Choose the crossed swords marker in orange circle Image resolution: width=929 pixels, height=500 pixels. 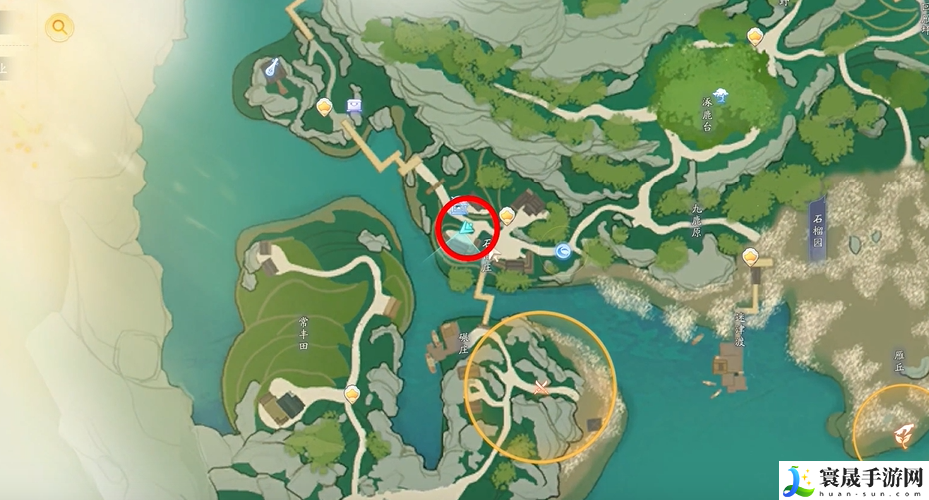[542, 387]
